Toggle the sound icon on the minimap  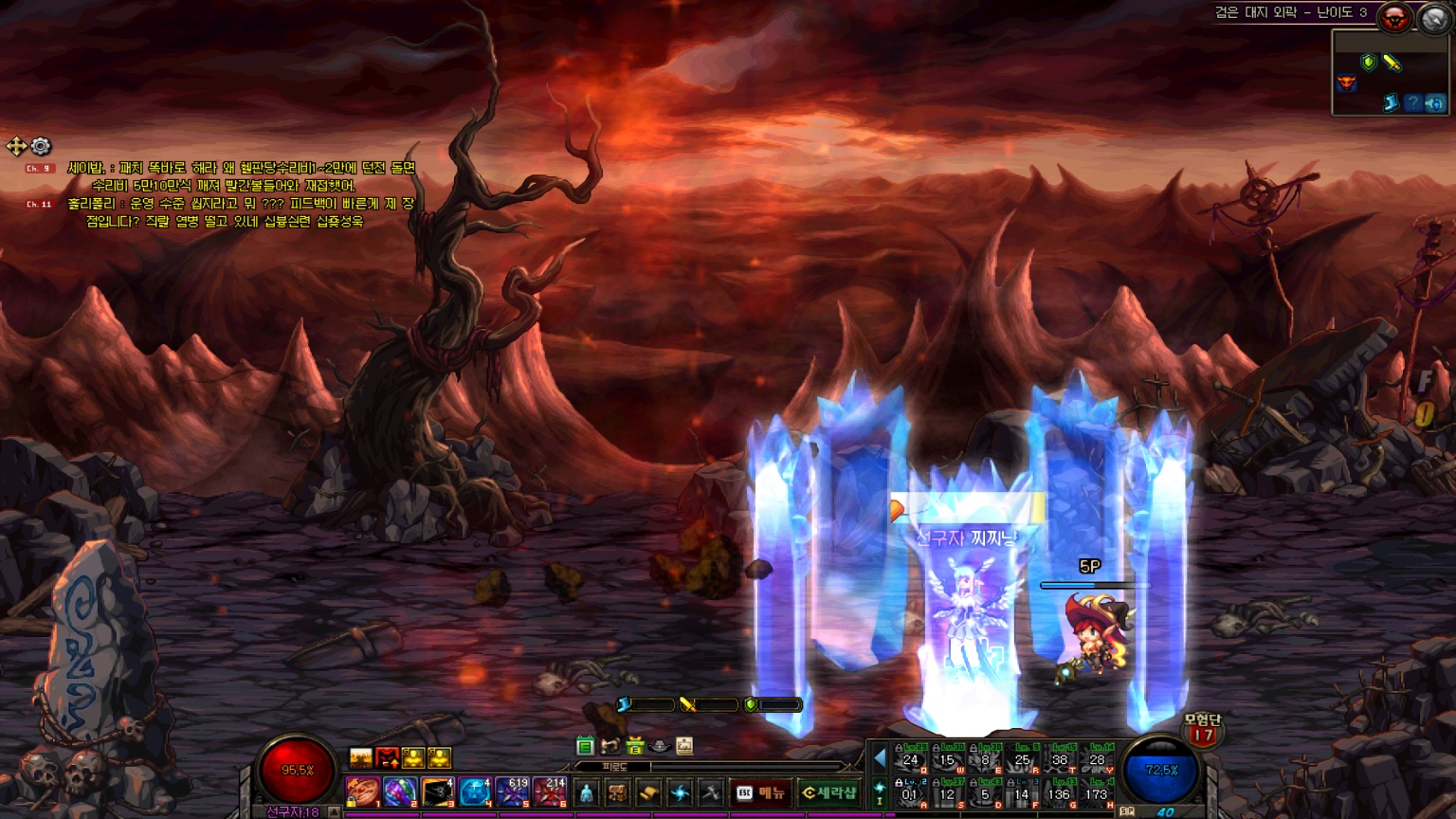click(1434, 102)
